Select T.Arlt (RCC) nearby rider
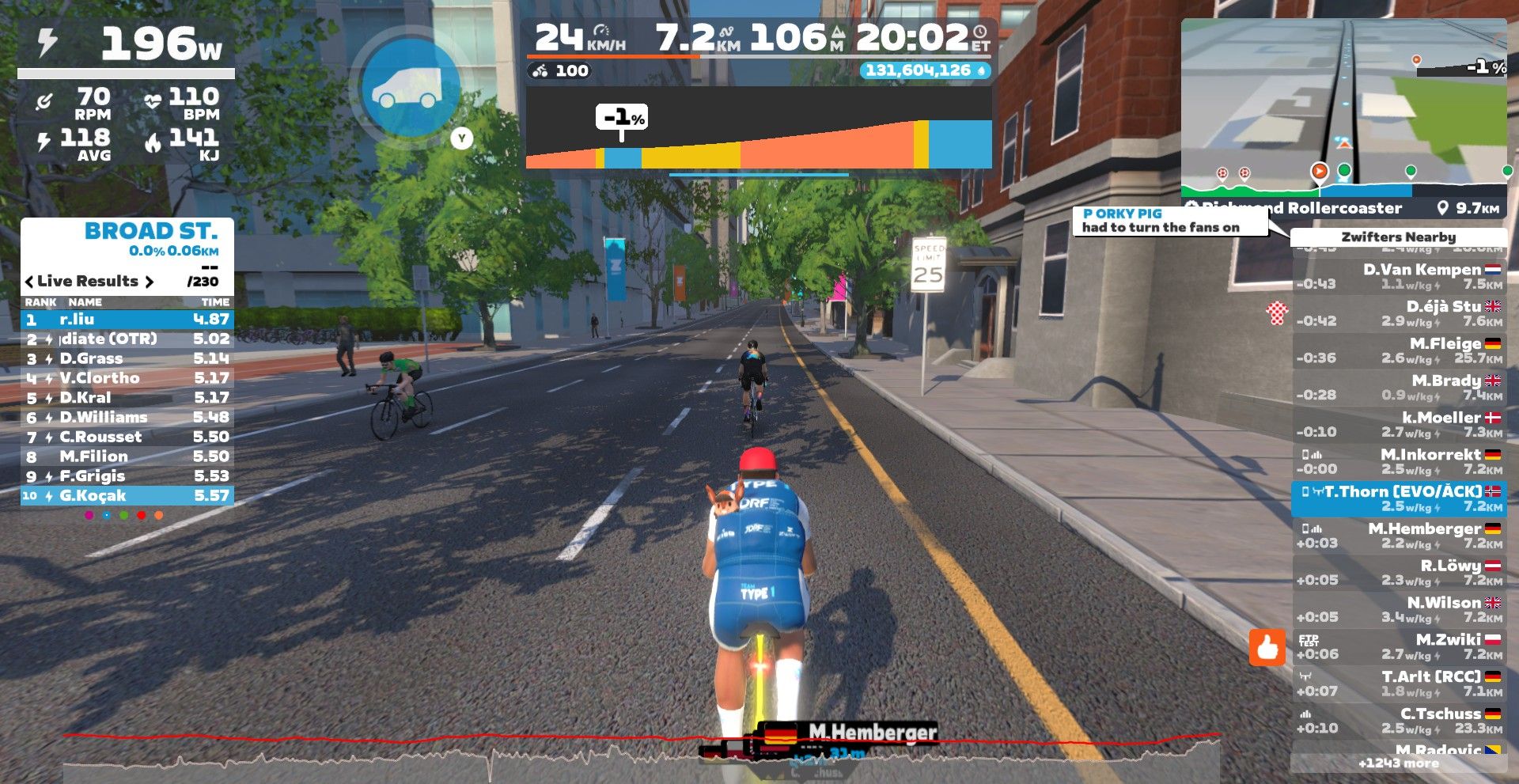Viewport: 1519px width, 784px height. (x=1399, y=684)
